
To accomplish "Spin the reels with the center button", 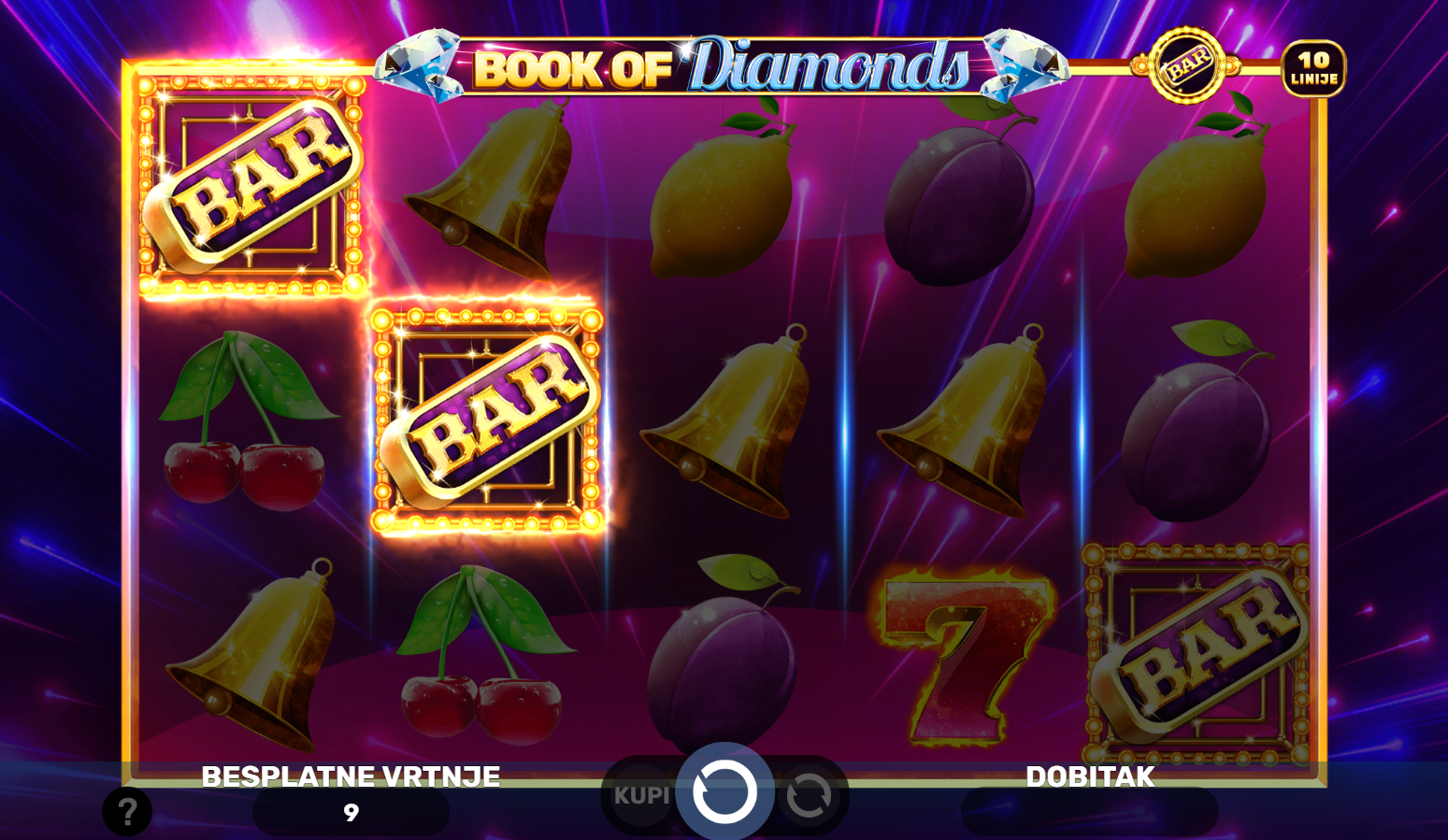I will [x=724, y=792].
